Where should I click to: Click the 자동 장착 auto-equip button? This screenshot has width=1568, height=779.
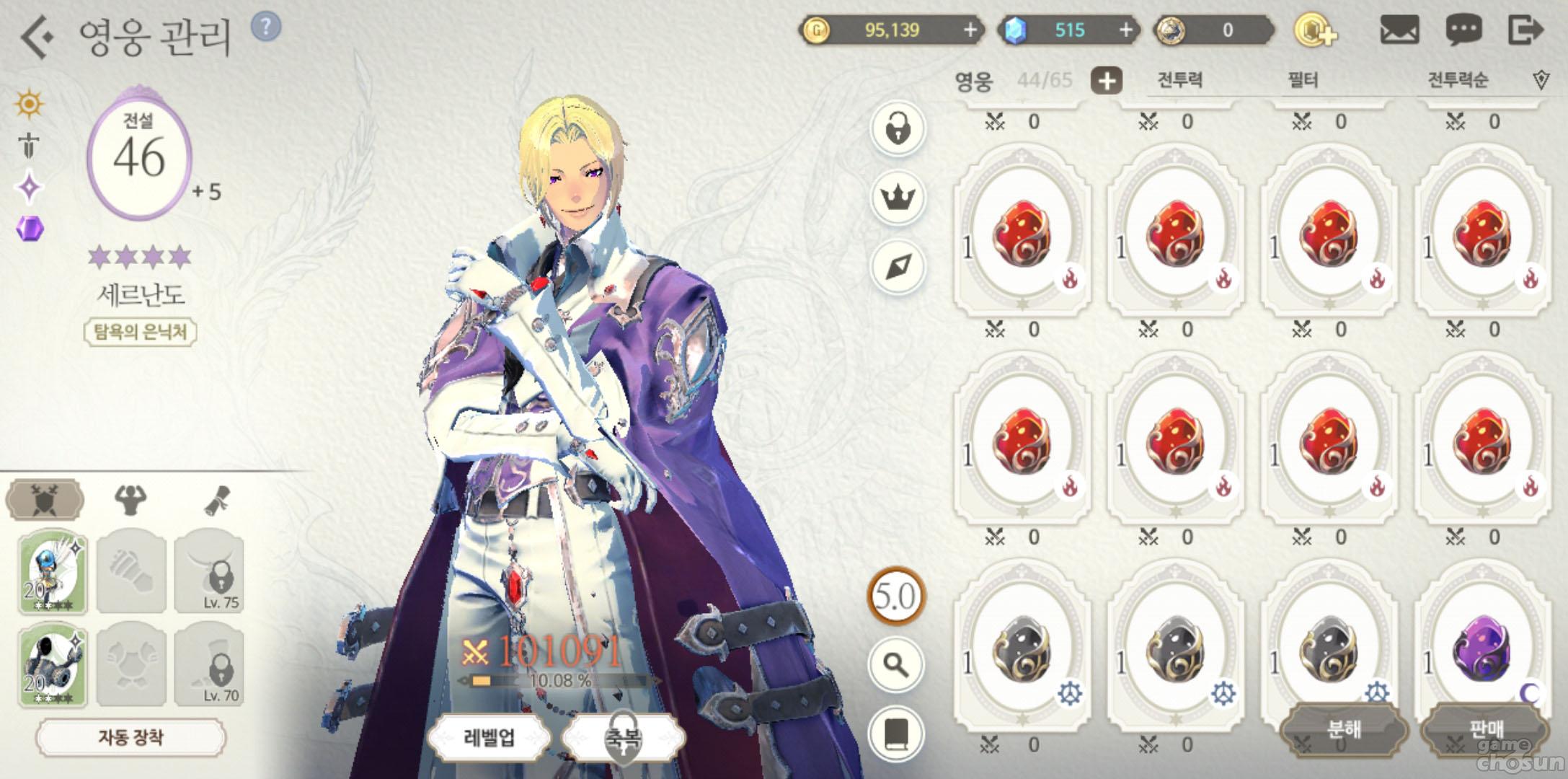(130, 737)
